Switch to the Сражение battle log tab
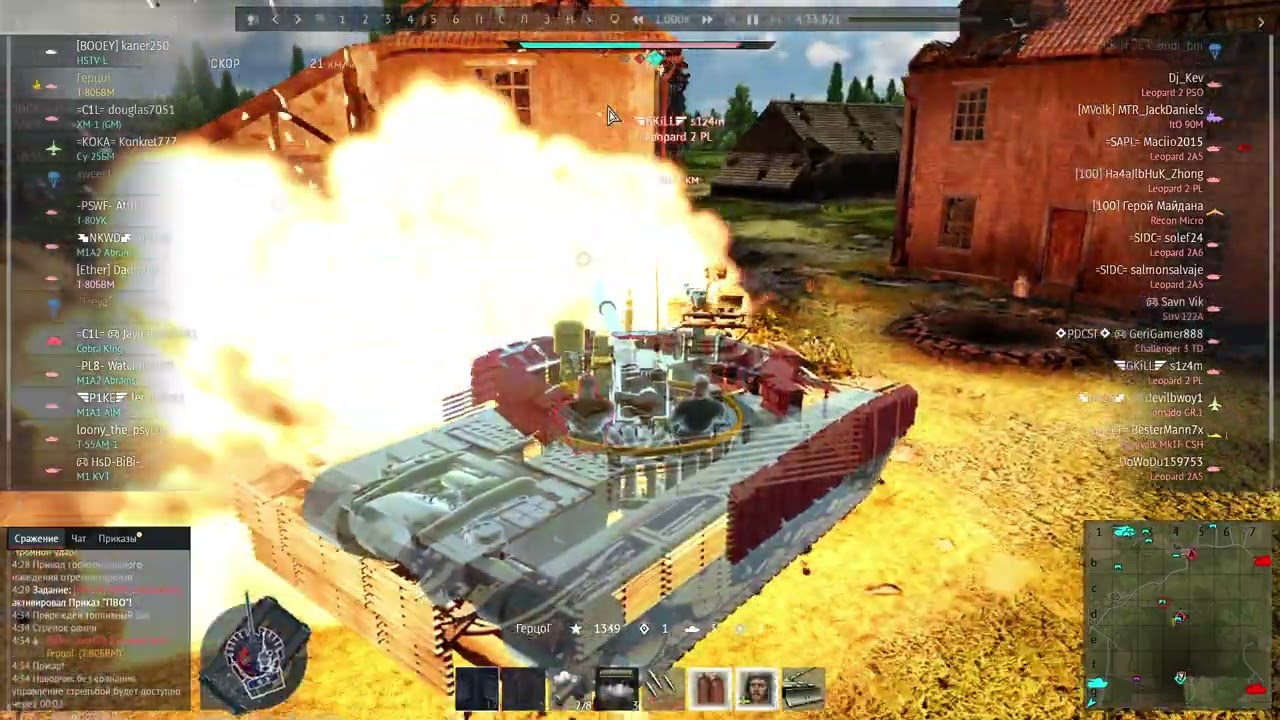The image size is (1280, 720). [x=36, y=538]
